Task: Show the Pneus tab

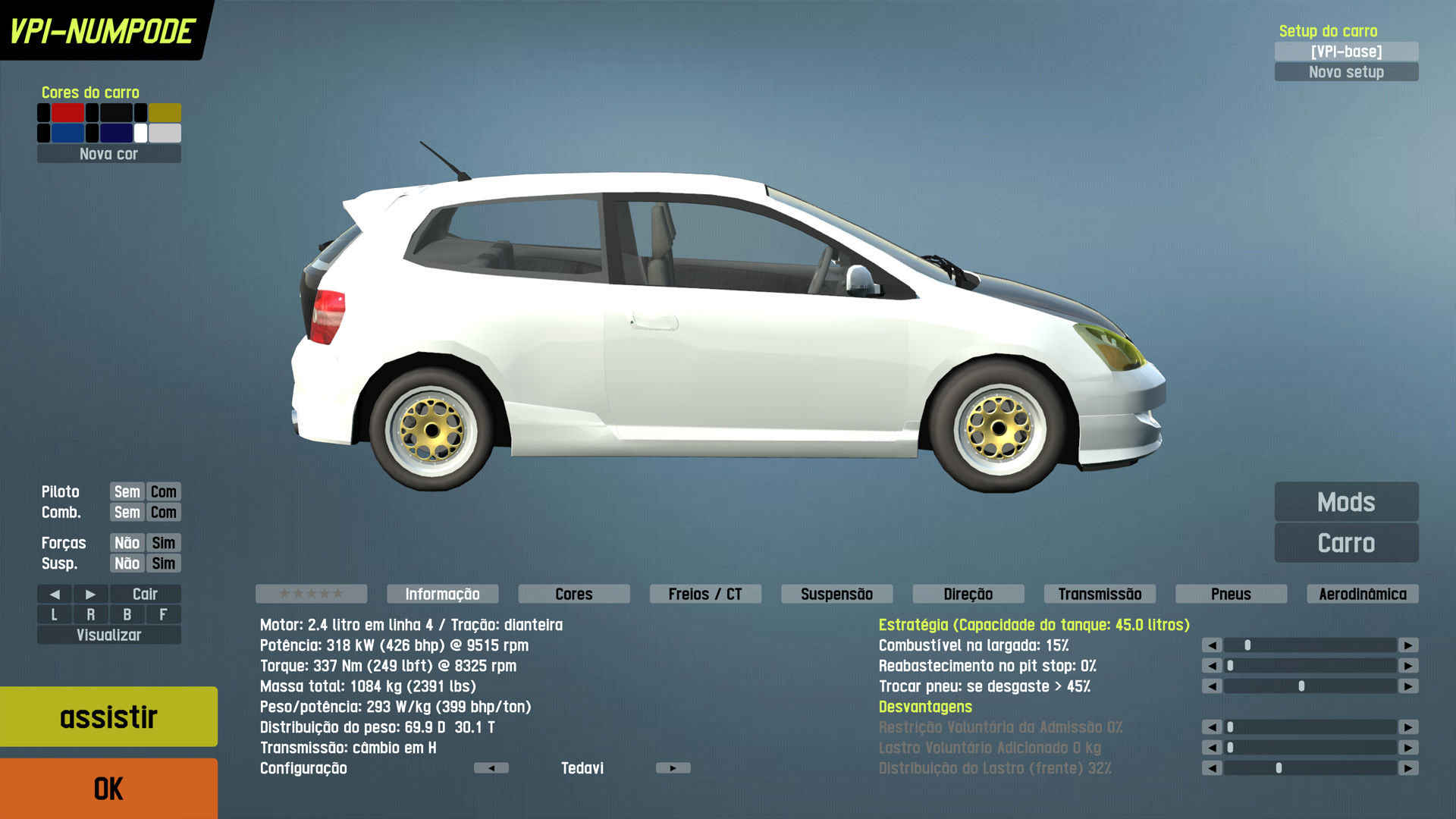Action: coord(1231,594)
